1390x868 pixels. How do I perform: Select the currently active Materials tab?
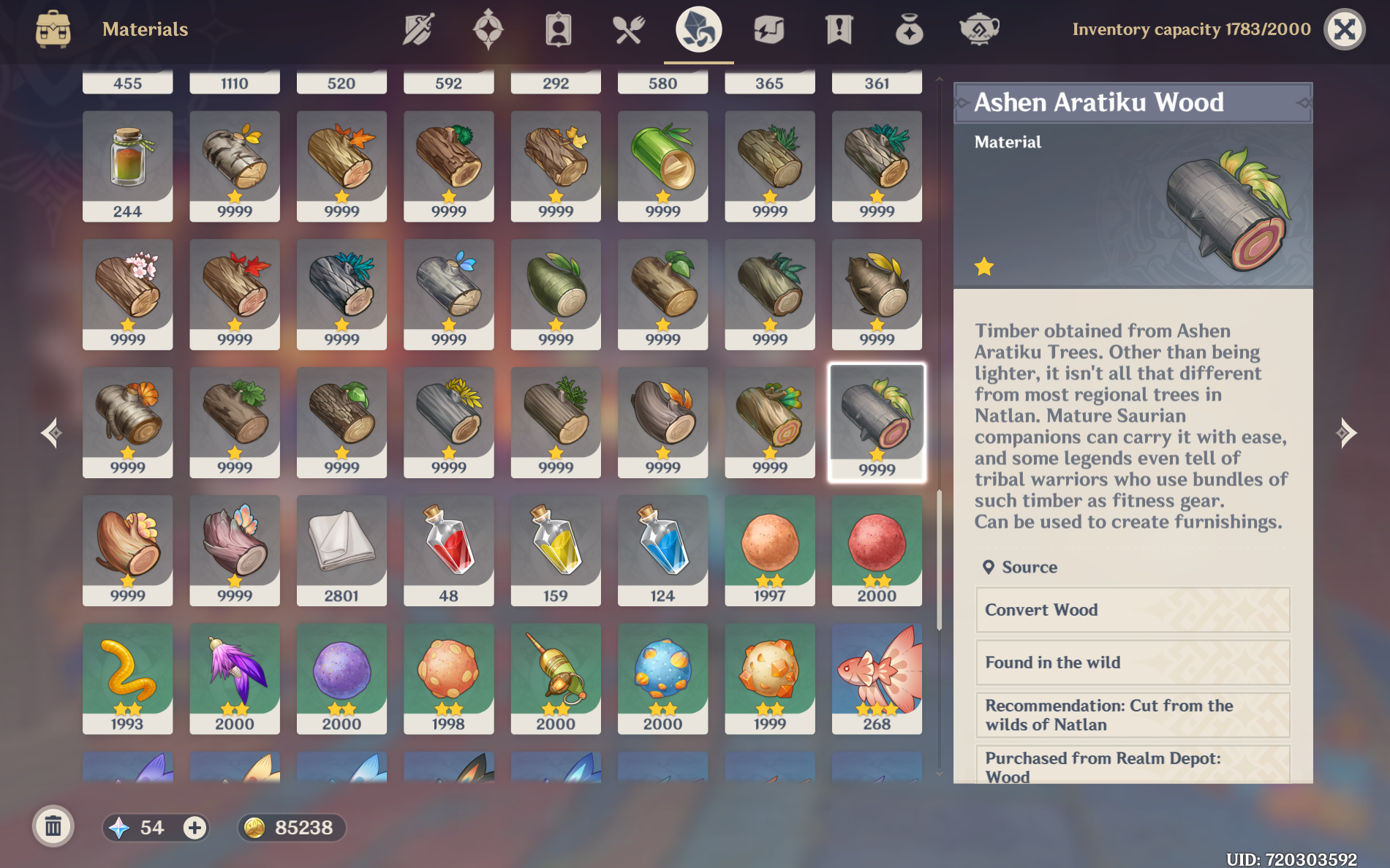click(699, 29)
